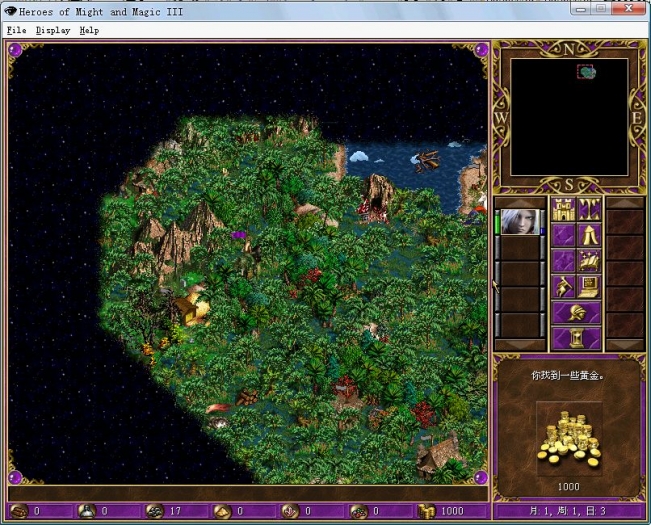The height and width of the screenshot is (525, 651).
Task: Open the File menu
Action: (15, 30)
